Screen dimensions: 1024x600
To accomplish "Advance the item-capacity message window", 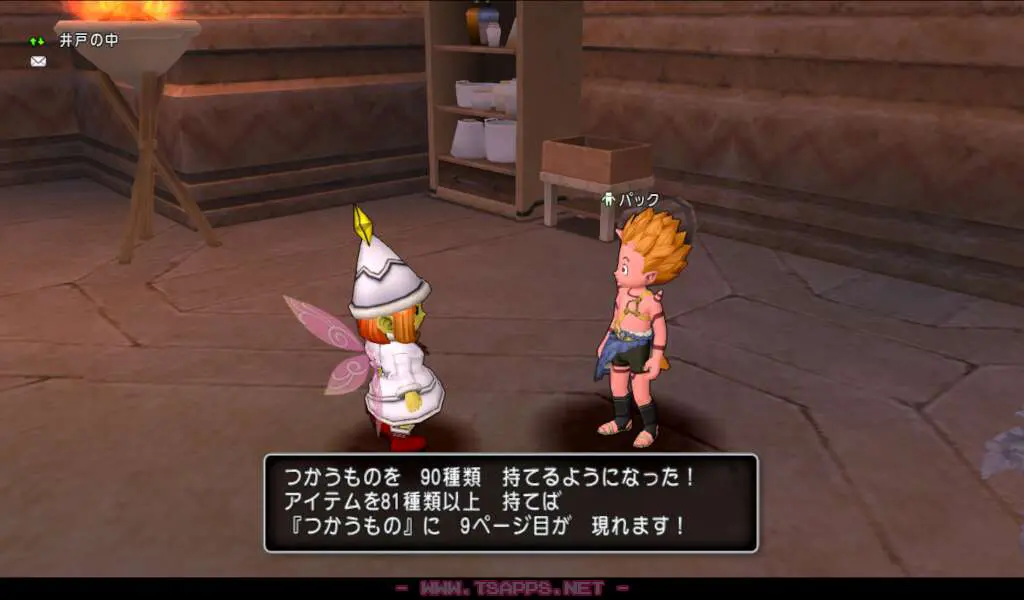I will (510, 503).
